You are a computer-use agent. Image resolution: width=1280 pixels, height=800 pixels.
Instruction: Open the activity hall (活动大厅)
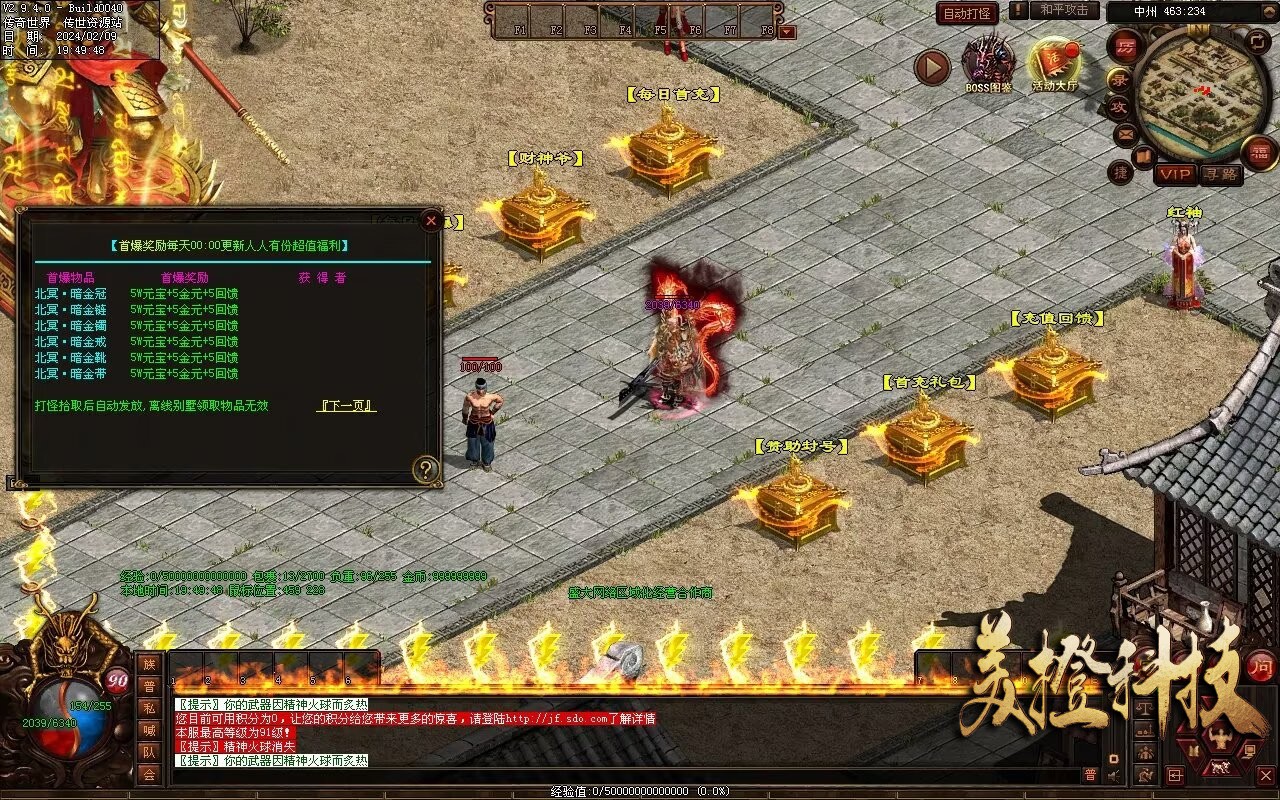click(x=1055, y=62)
